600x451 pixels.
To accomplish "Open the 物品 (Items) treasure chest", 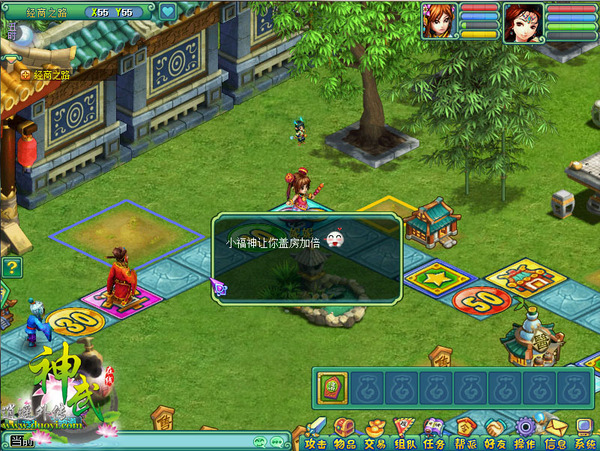I will 345,430.
